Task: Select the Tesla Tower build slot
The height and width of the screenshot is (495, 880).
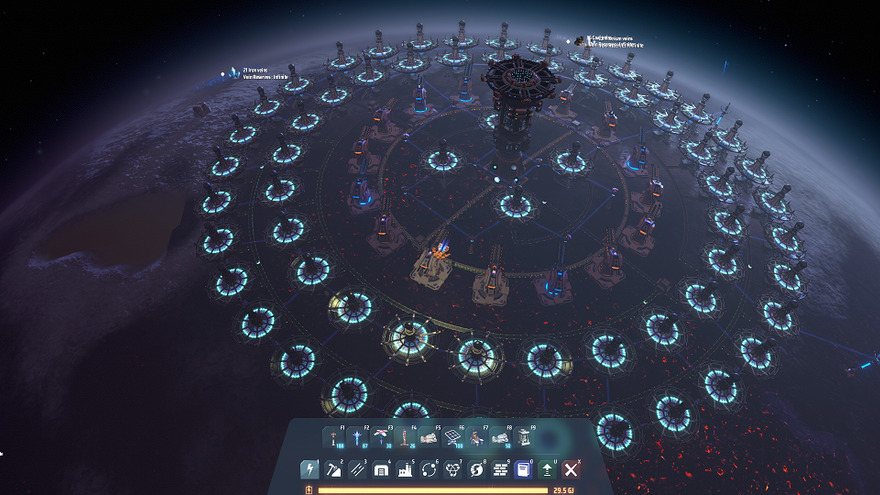Action: pyautogui.click(x=334, y=438)
